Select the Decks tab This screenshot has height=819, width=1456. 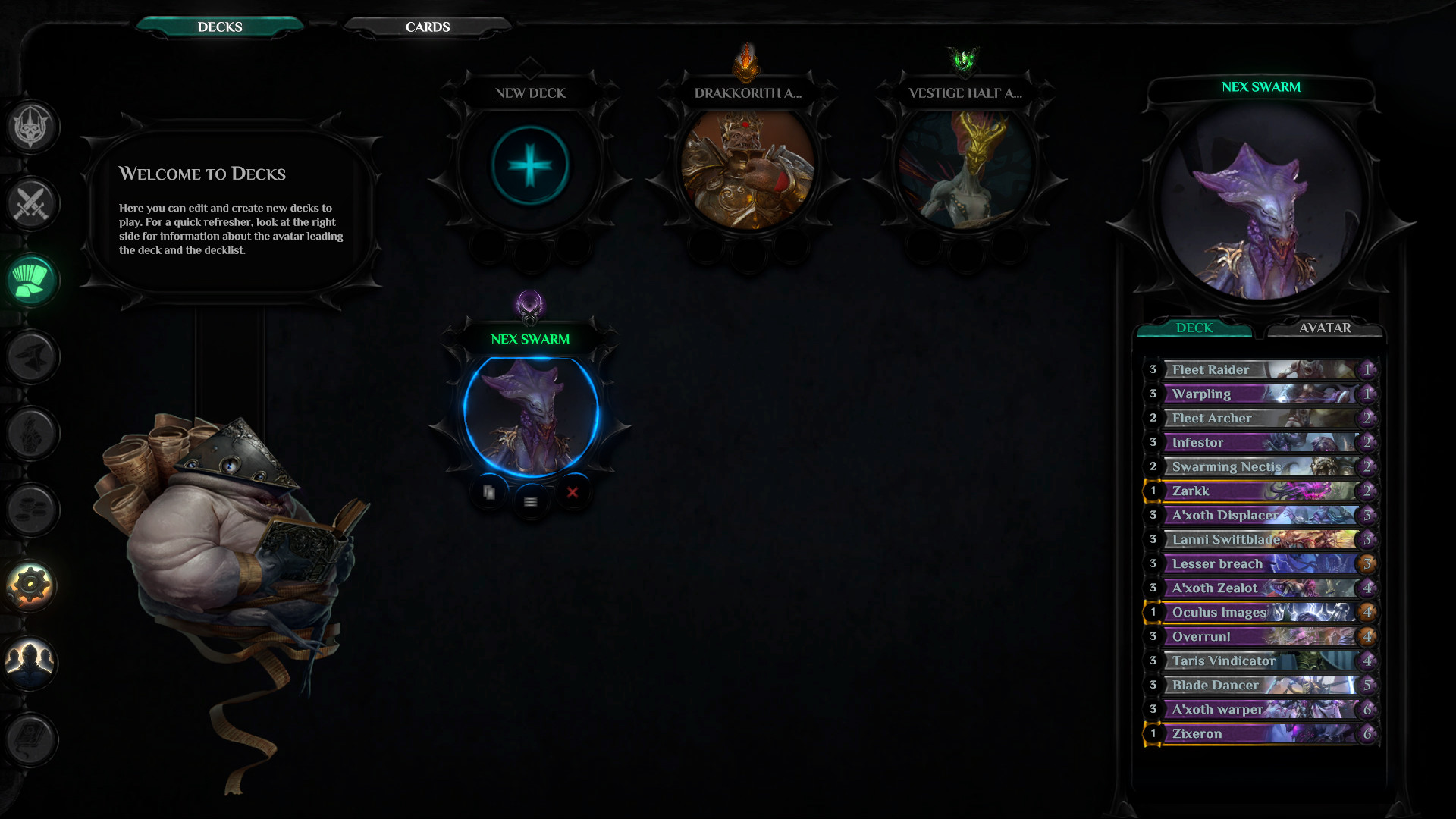pos(220,27)
